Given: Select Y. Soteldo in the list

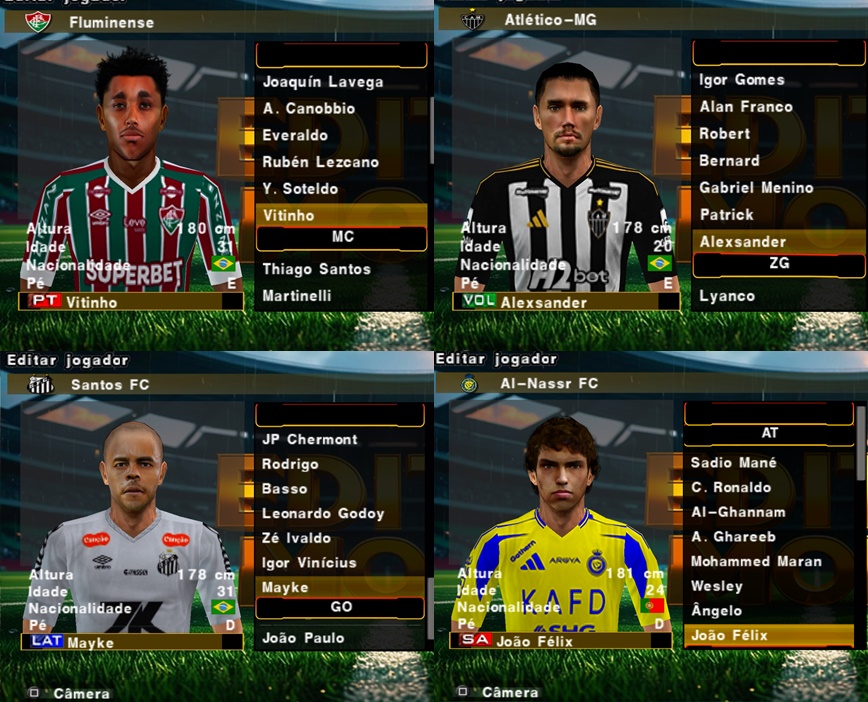Looking at the screenshot, I should [300, 189].
